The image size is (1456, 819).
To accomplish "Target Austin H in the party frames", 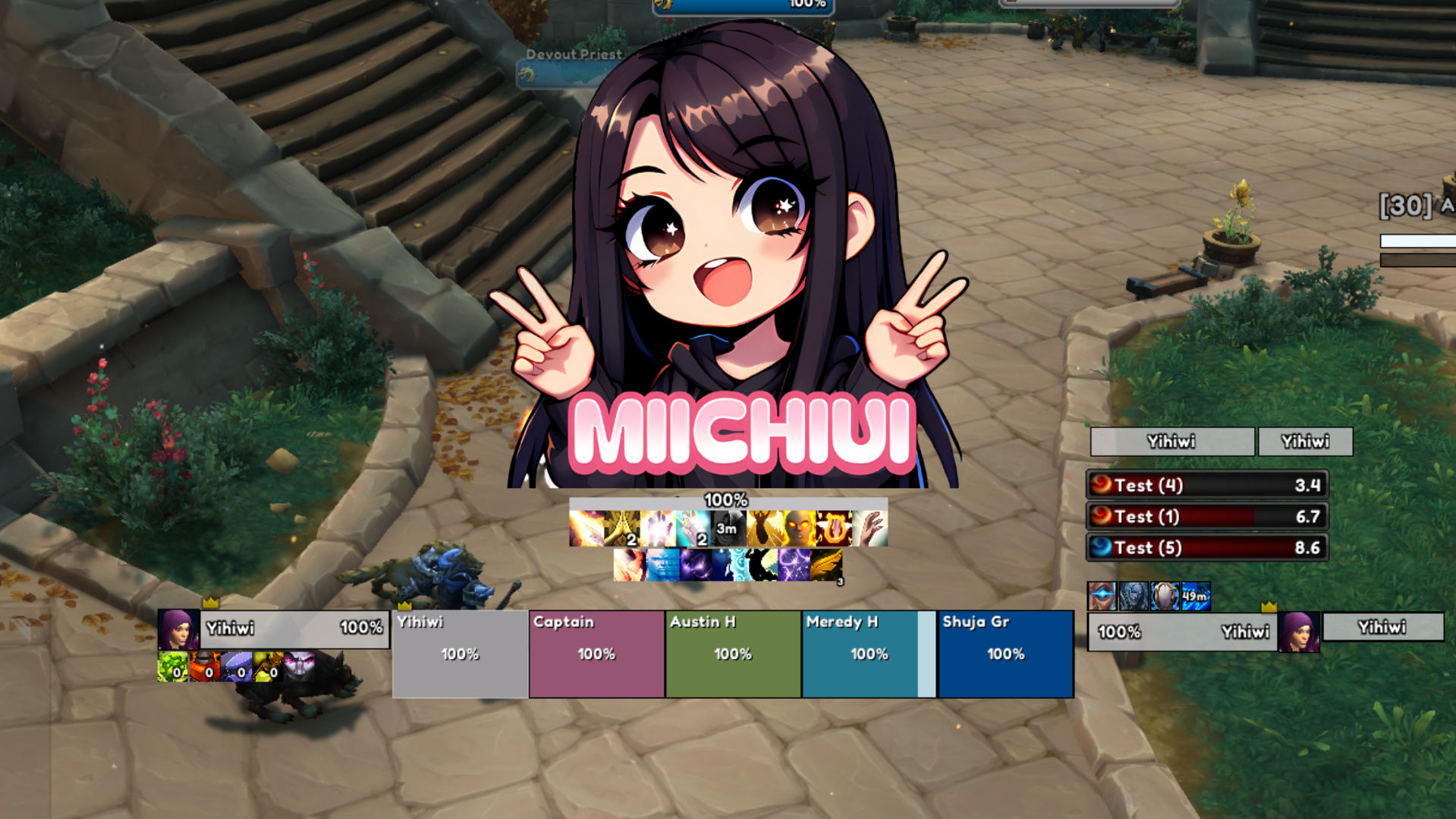I will [733, 654].
